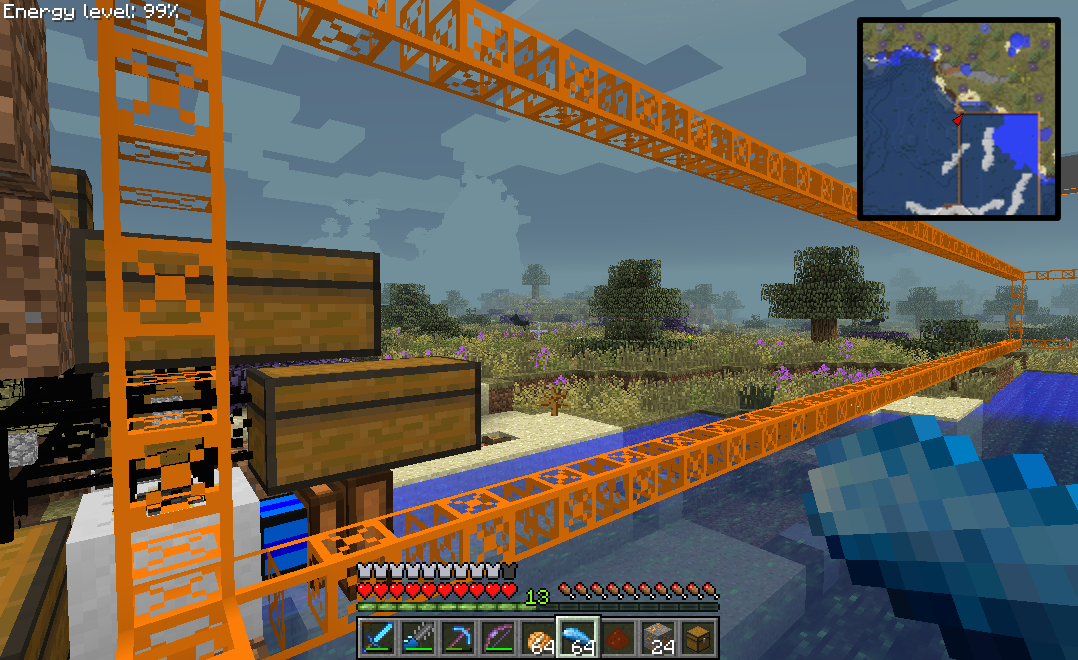This screenshot has width=1078, height=660.
Task: Select the bread stack of 64
Action: coord(539,637)
